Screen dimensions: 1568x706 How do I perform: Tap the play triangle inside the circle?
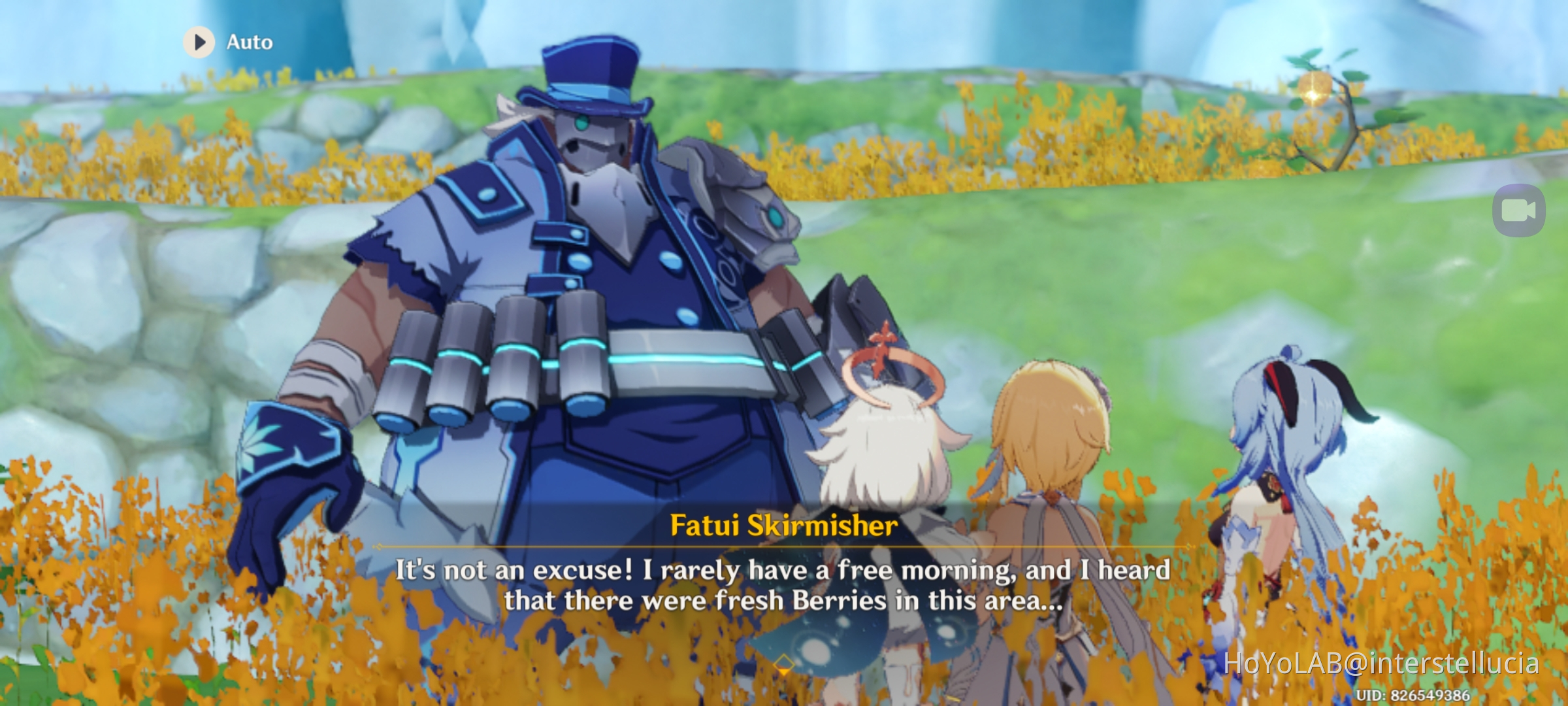coord(200,42)
